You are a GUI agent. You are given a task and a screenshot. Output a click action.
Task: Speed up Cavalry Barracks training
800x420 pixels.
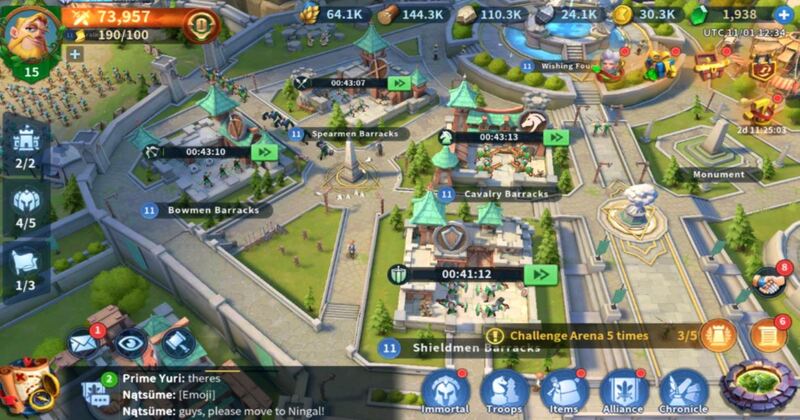[557, 137]
